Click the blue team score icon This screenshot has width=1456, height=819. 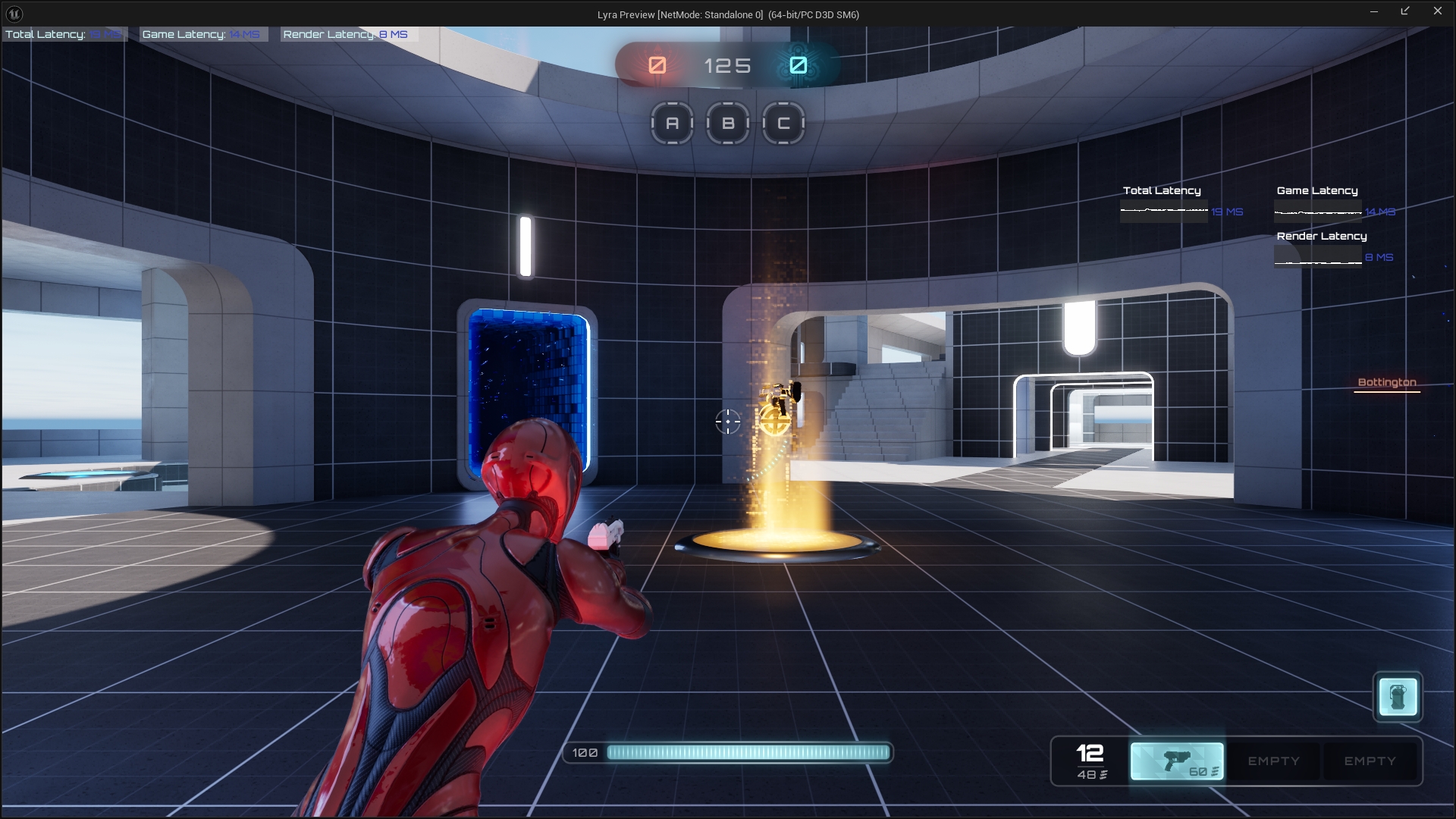(798, 65)
